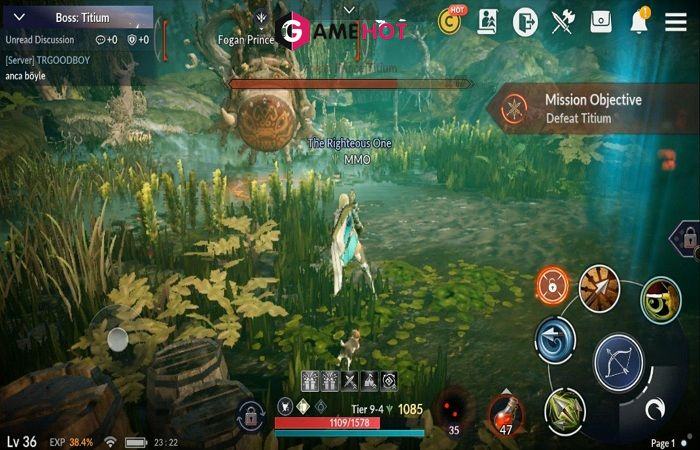The image size is (700, 450).
Task: Toggle the camera lock rotation button
Action: click(x=249, y=415)
